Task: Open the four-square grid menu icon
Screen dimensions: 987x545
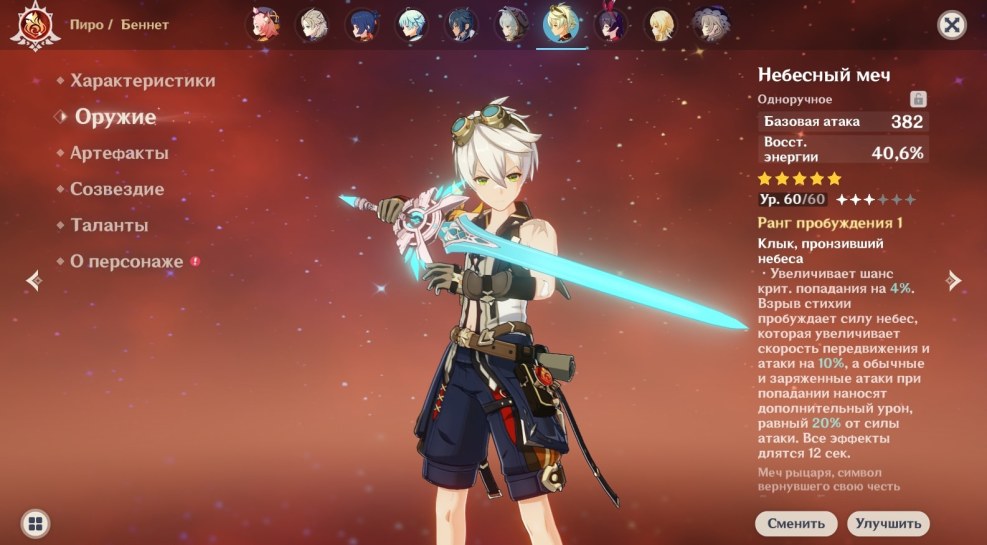Action: tap(36, 523)
